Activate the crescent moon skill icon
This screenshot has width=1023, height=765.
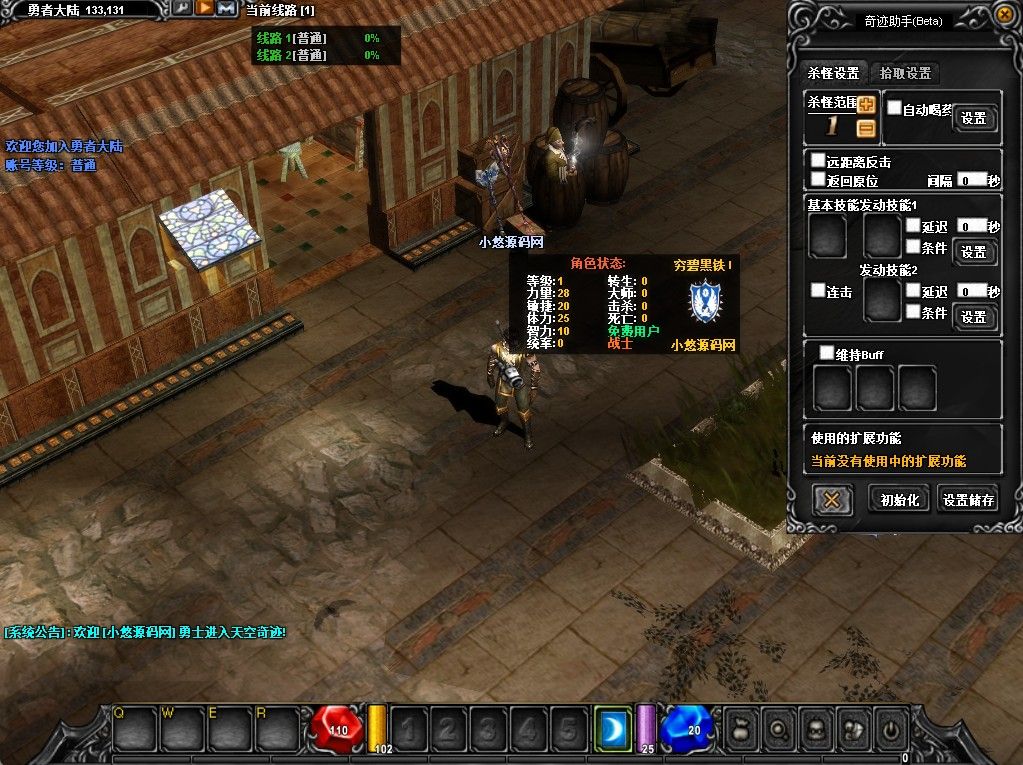[x=612, y=728]
